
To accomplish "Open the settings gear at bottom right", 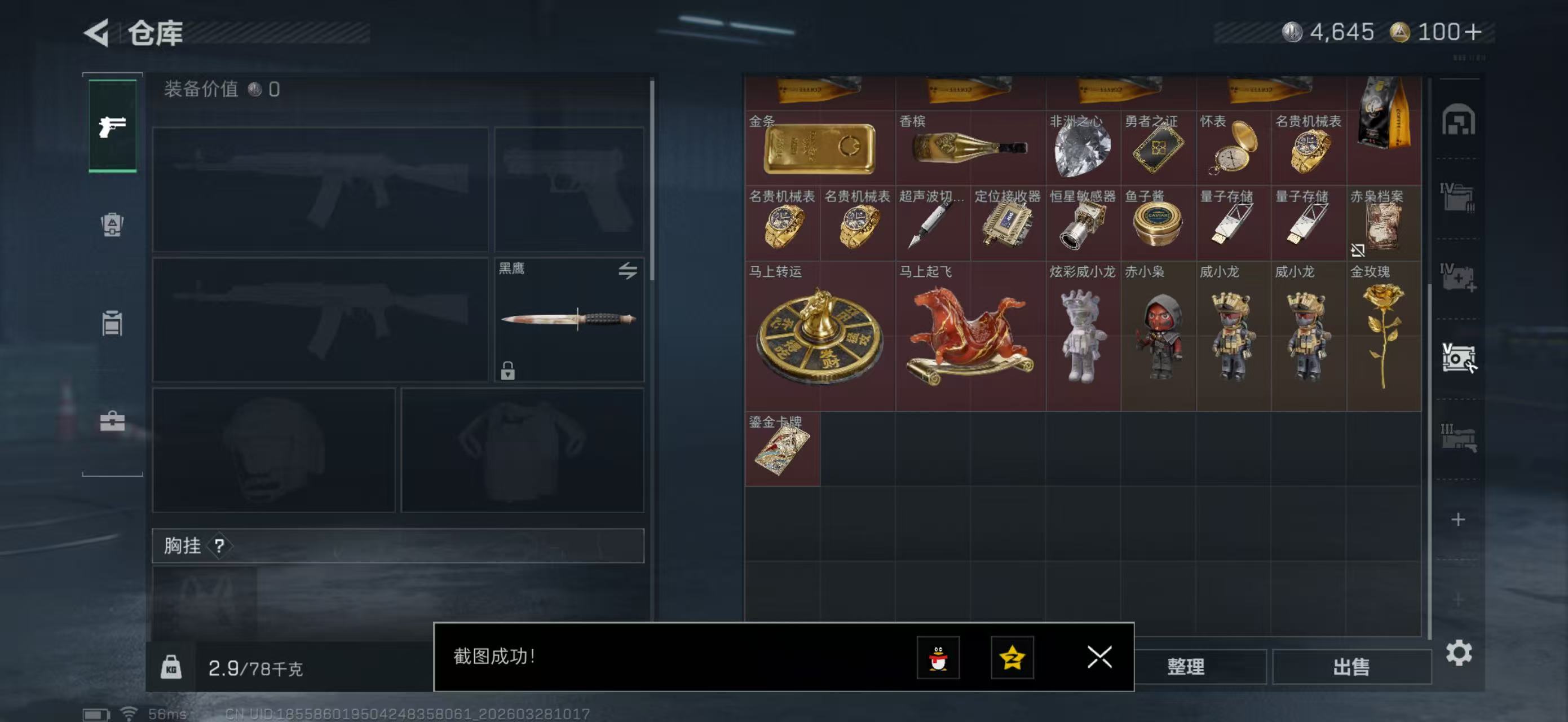I will [x=1460, y=651].
